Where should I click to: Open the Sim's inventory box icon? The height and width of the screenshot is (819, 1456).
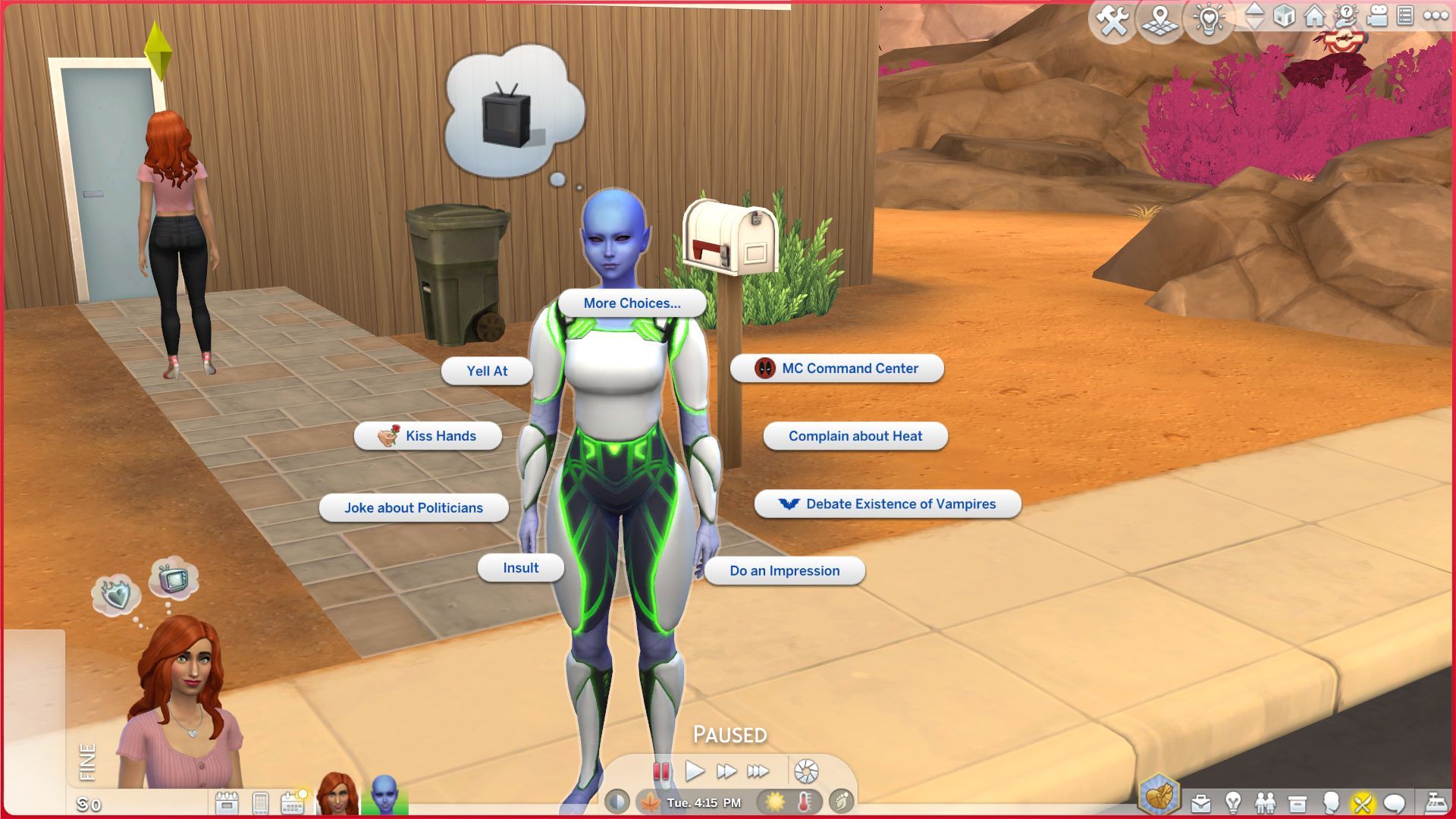point(1298,801)
